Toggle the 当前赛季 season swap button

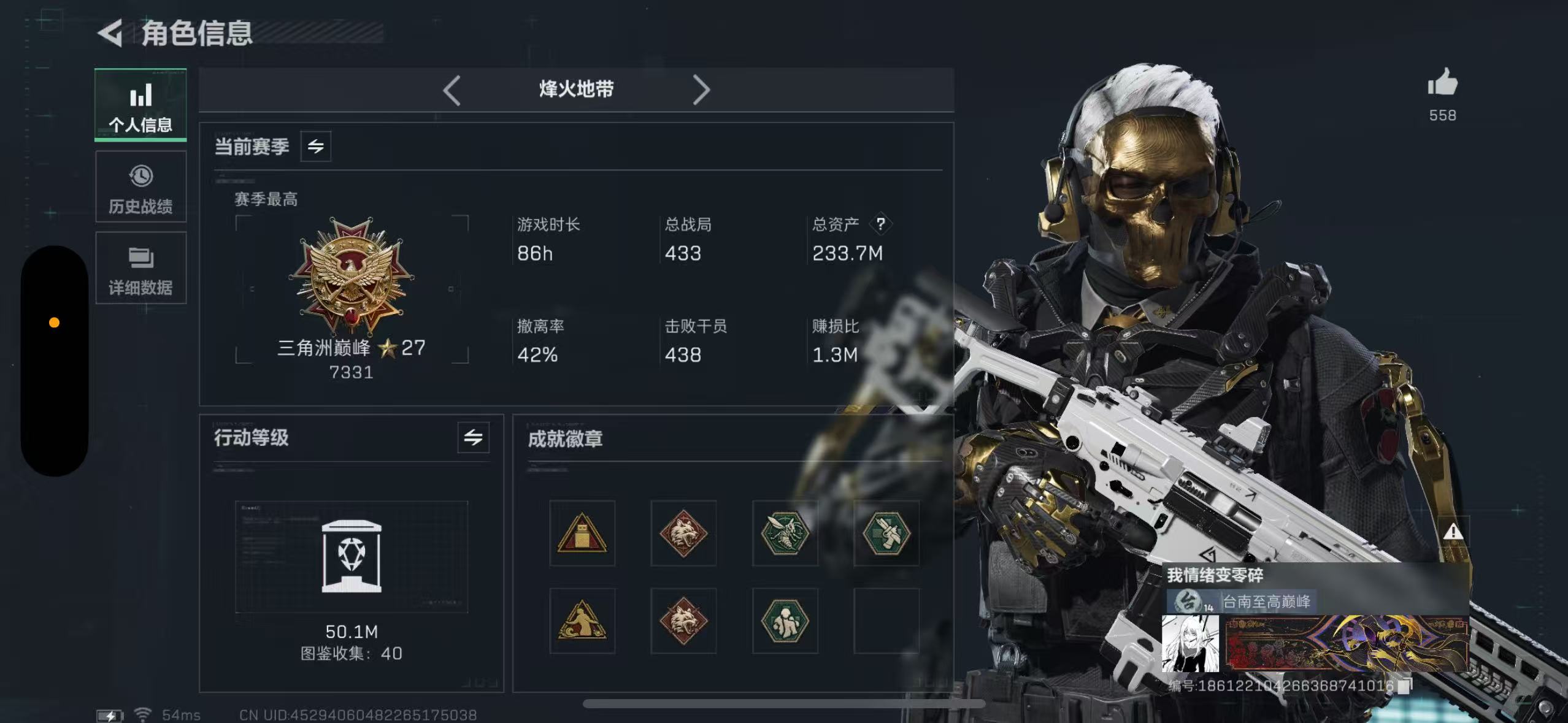pos(316,147)
